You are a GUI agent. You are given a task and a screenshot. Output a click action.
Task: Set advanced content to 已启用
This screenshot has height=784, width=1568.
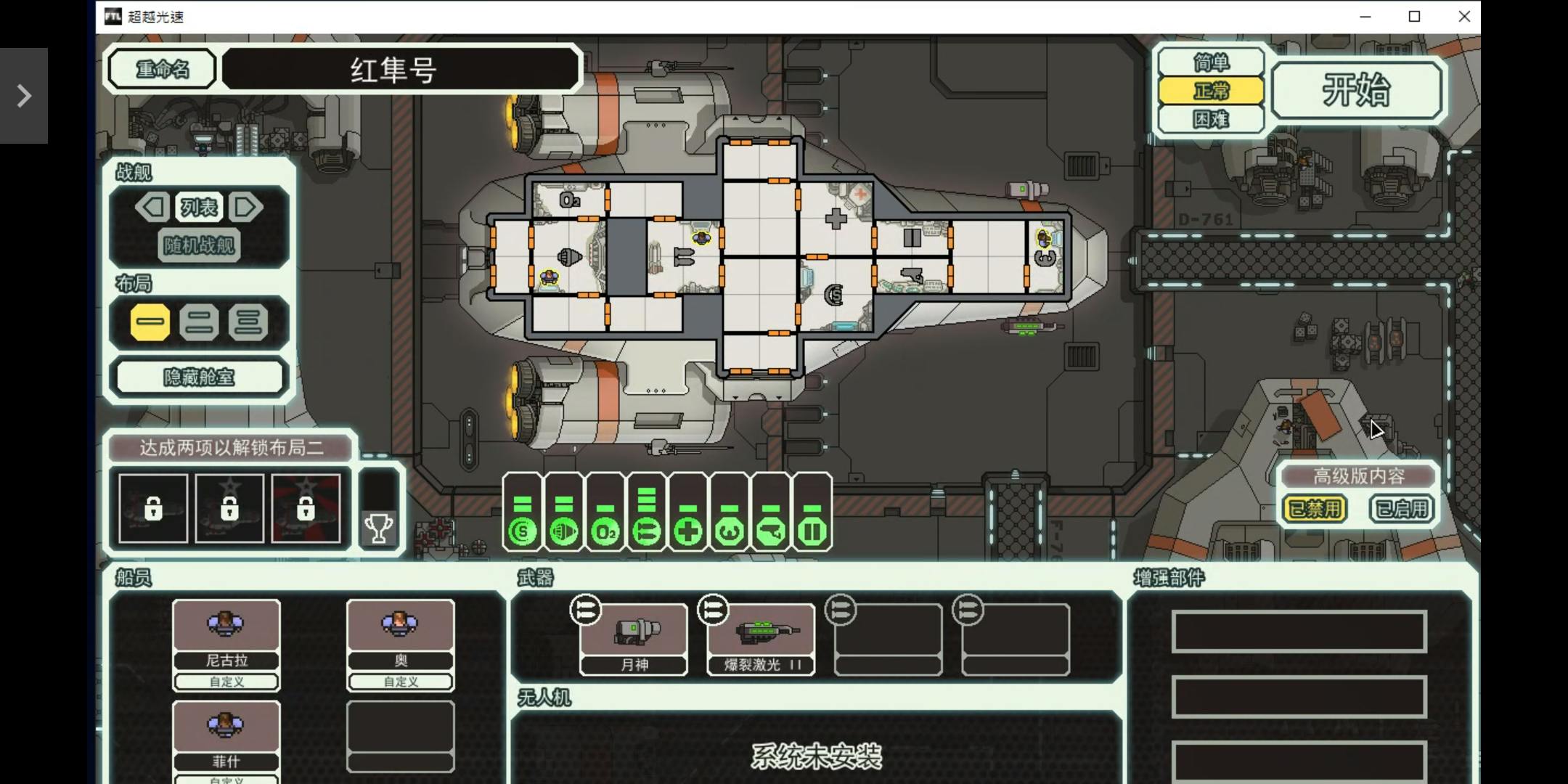[1401, 509]
